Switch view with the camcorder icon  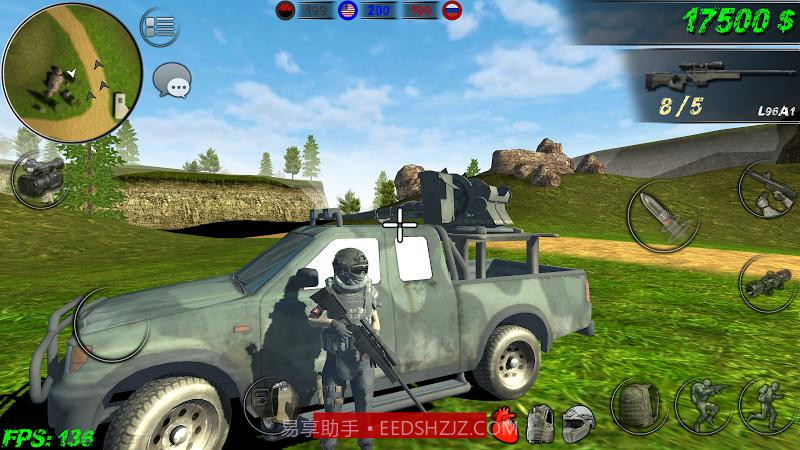pyautogui.click(x=39, y=178)
